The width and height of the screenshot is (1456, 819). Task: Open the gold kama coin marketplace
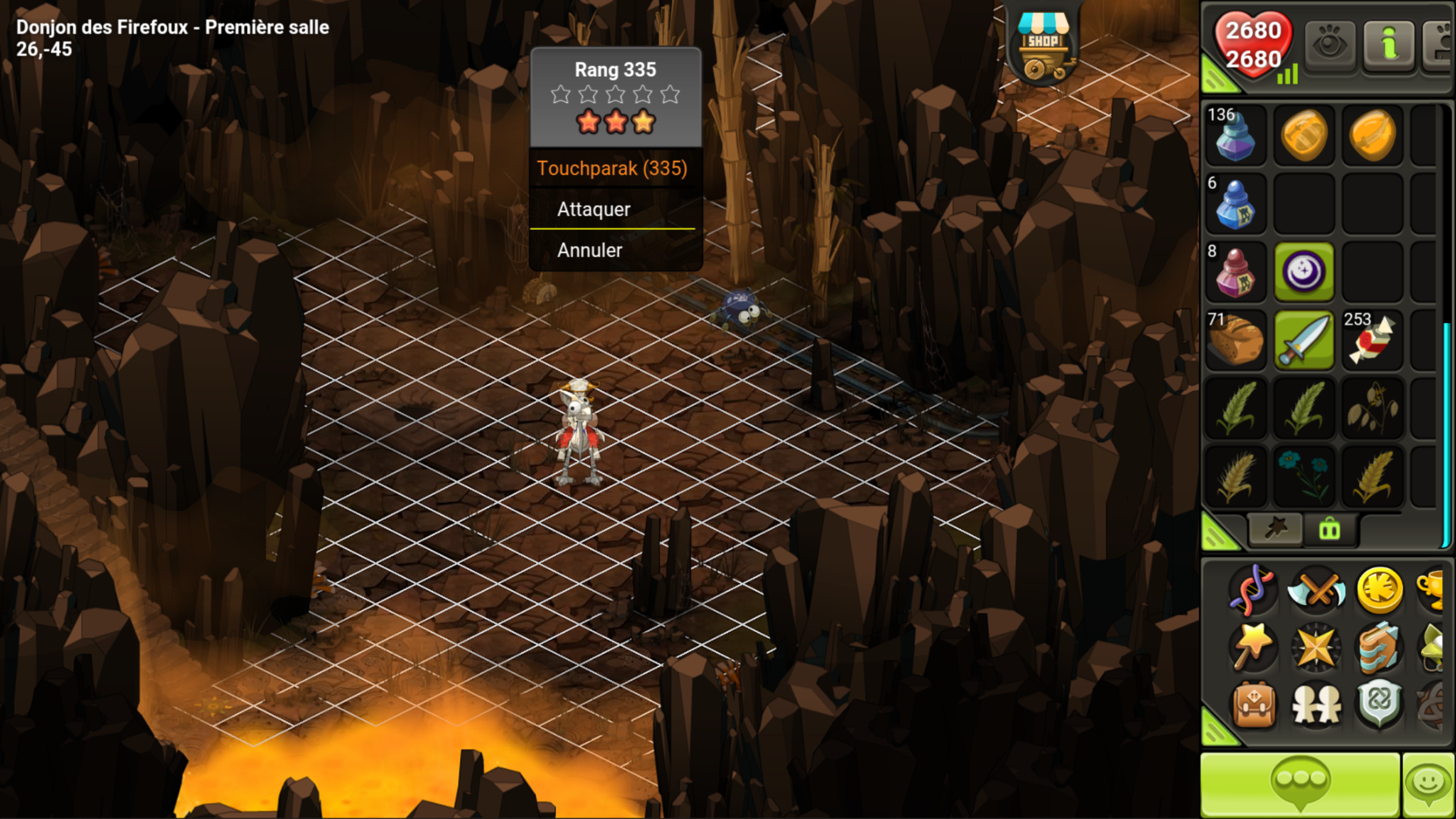pyautogui.click(x=1379, y=590)
